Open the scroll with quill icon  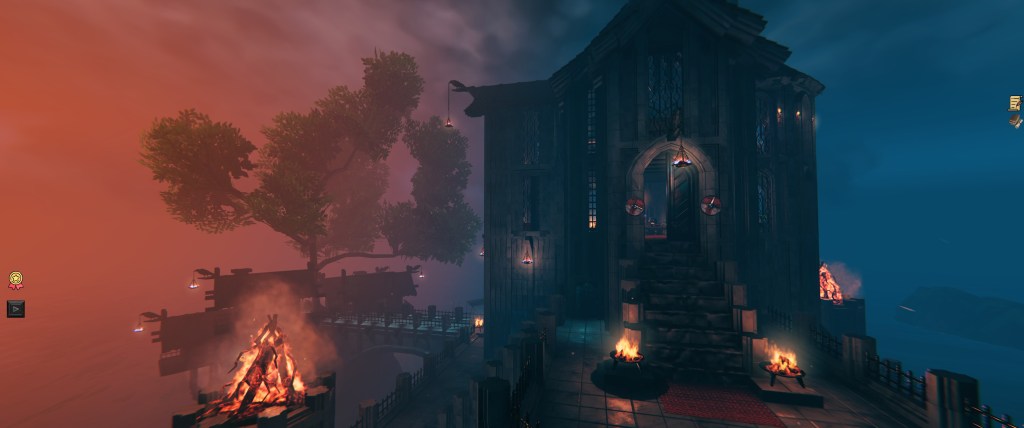click(1015, 102)
